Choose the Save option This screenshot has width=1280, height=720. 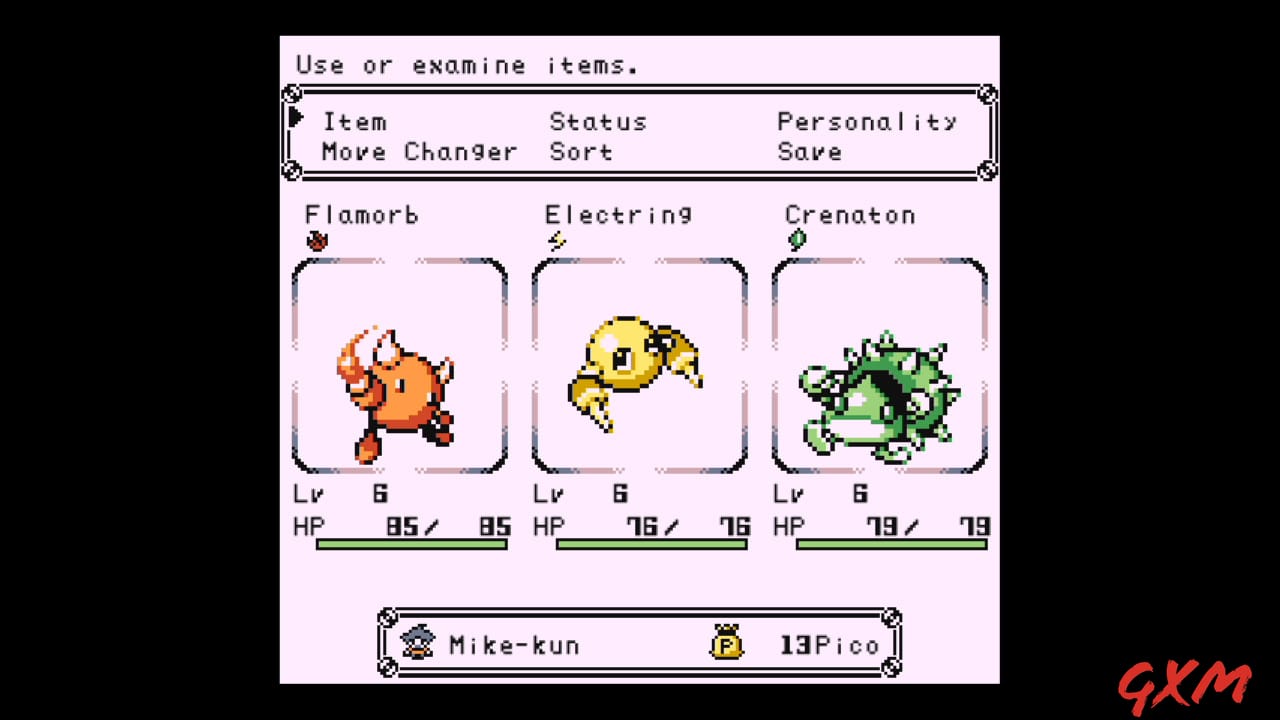point(810,151)
